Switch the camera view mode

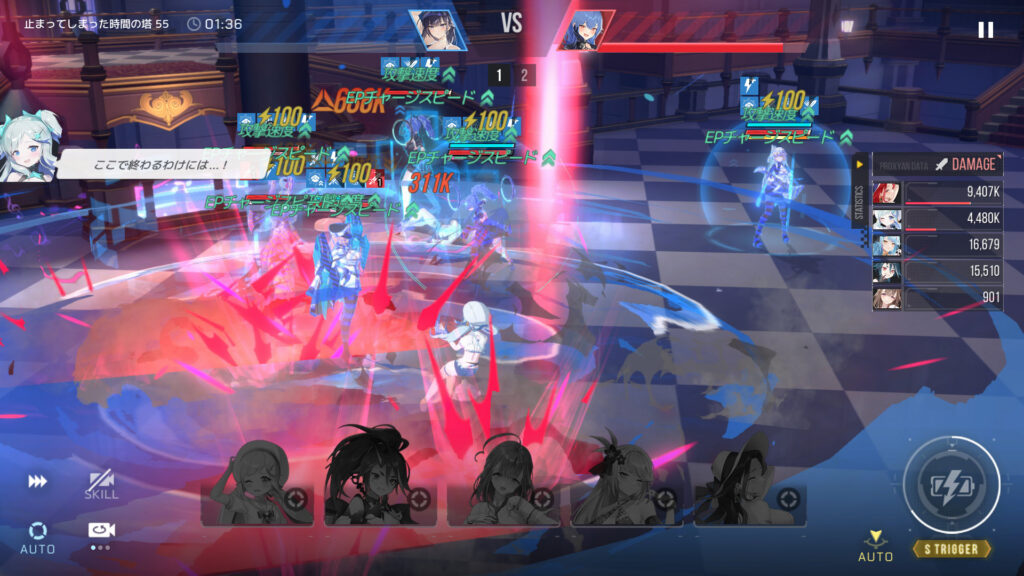pyautogui.click(x=100, y=532)
